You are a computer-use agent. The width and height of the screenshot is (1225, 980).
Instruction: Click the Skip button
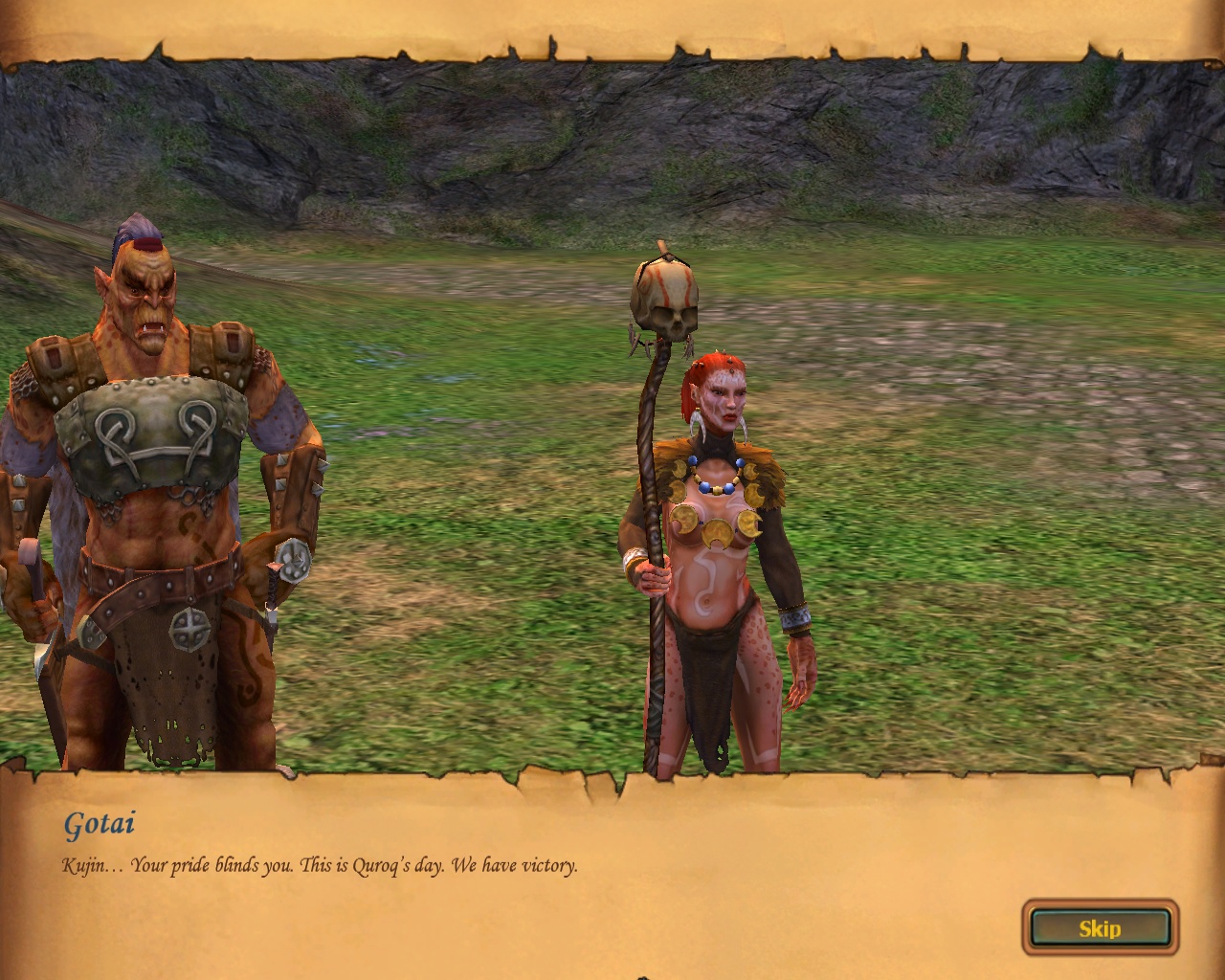(1099, 927)
